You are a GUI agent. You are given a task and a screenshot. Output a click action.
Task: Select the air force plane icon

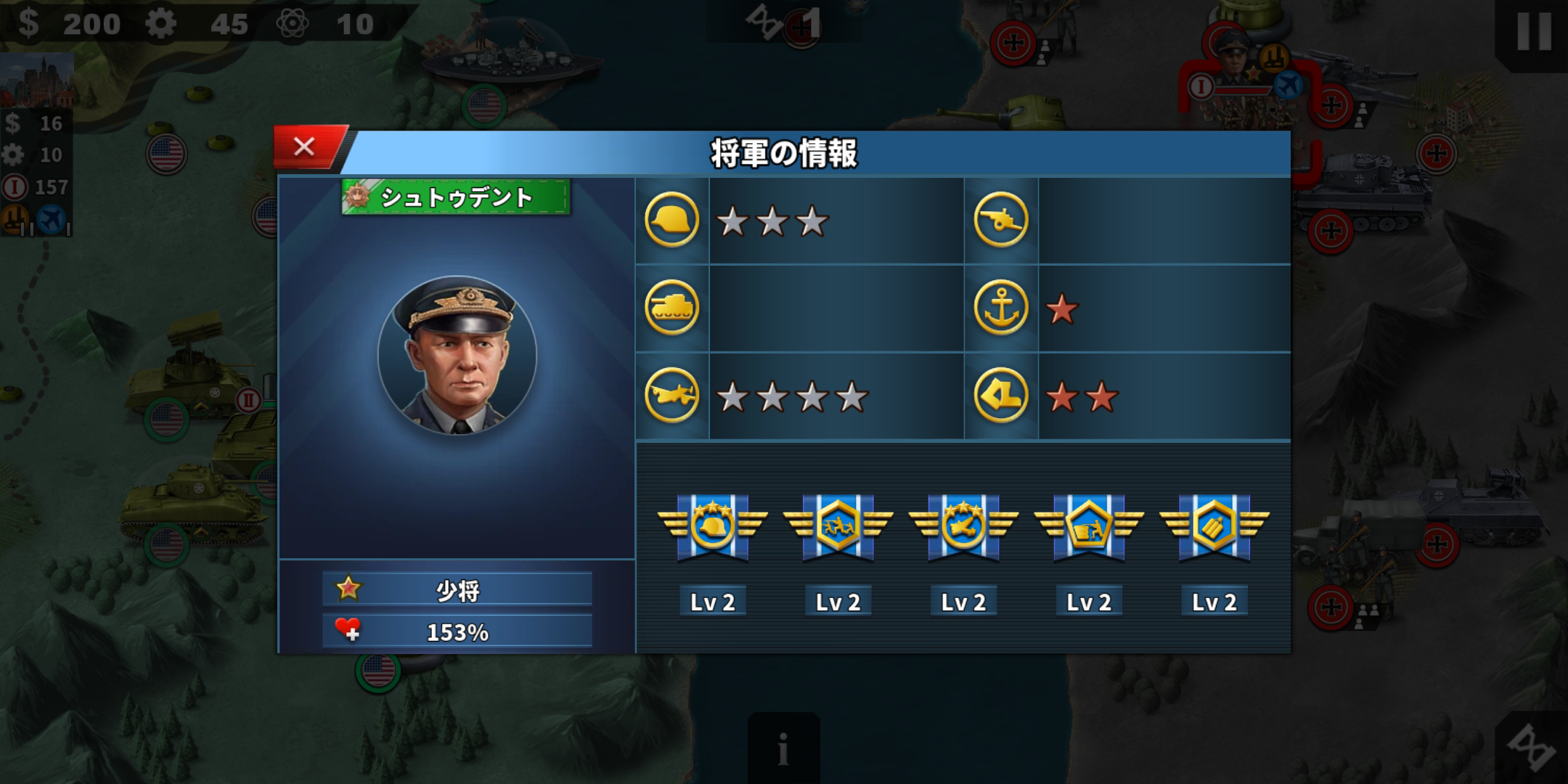(x=671, y=396)
